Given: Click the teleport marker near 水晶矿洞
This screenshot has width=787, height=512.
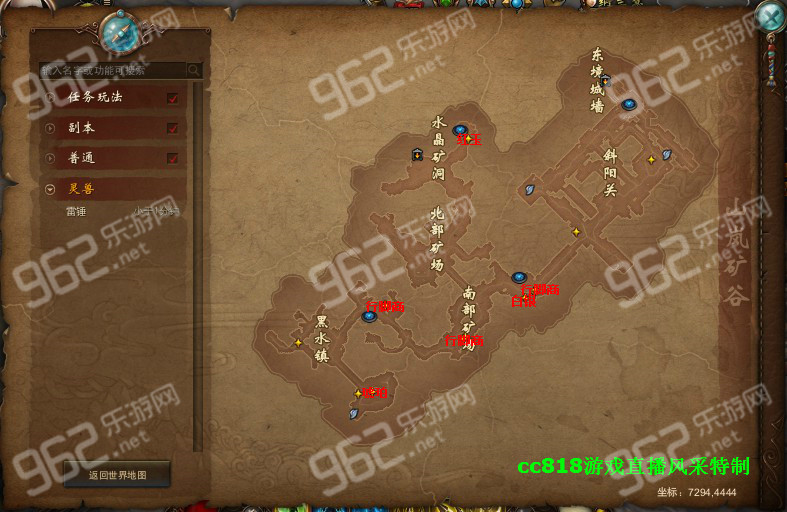Looking at the screenshot, I should click(x=460, y=129).
